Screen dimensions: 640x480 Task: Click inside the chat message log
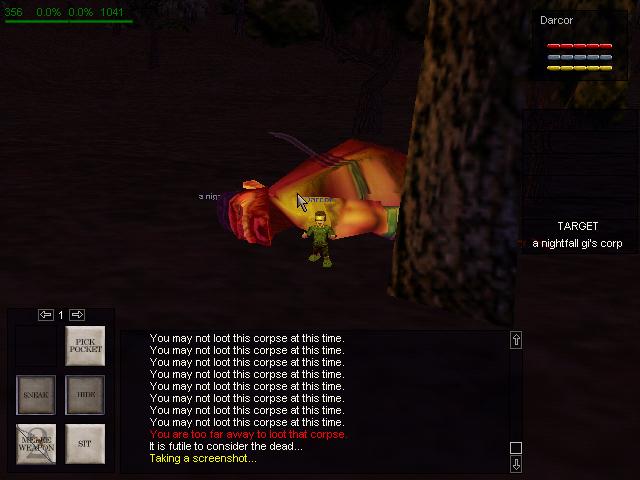[x=320, y=400]
